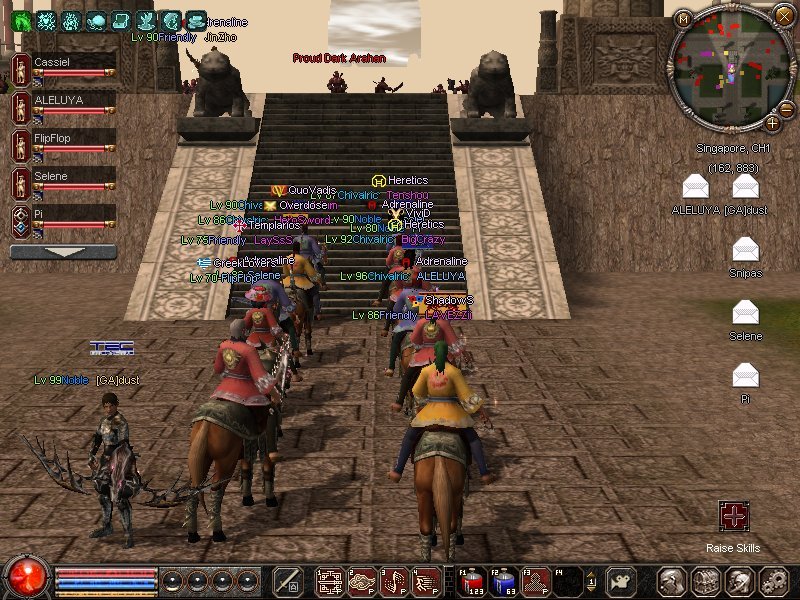Select party member Pi in party list

[x=64, y=219]
